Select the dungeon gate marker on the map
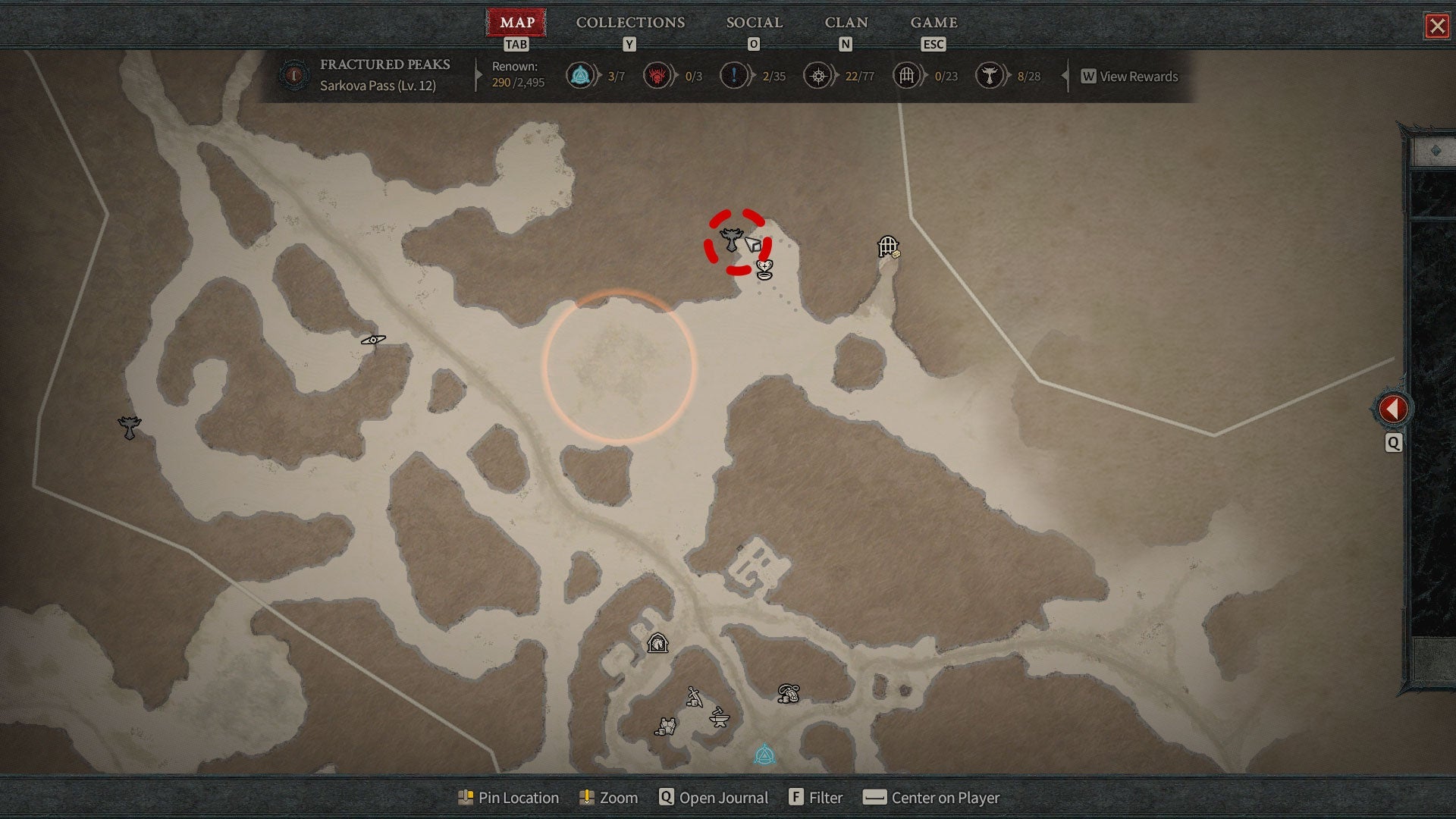This screenshot has height=819, width=1456. pyautogui.click(x=887, y=246)
